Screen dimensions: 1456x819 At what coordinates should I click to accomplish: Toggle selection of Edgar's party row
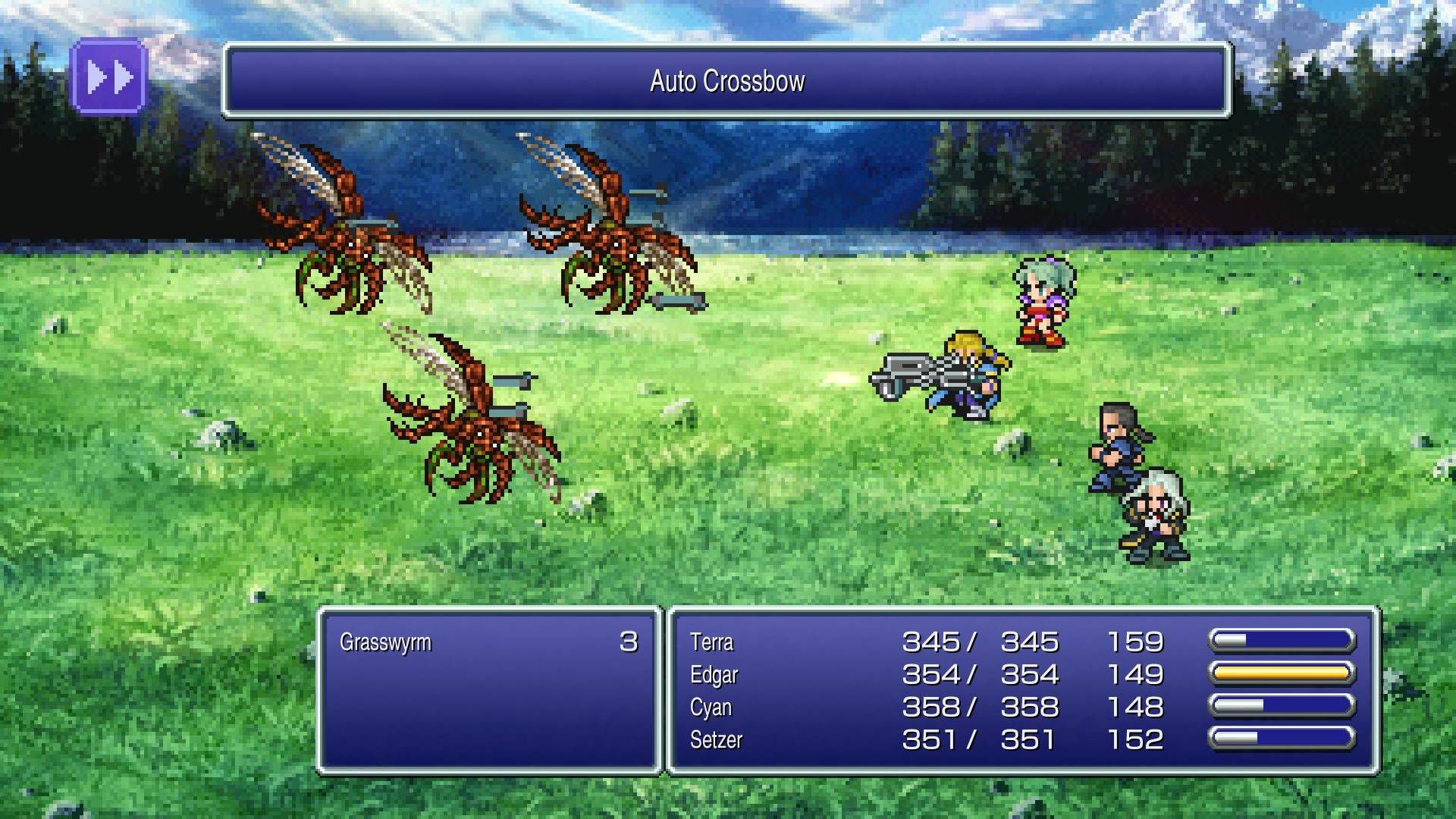click(910, 674)
